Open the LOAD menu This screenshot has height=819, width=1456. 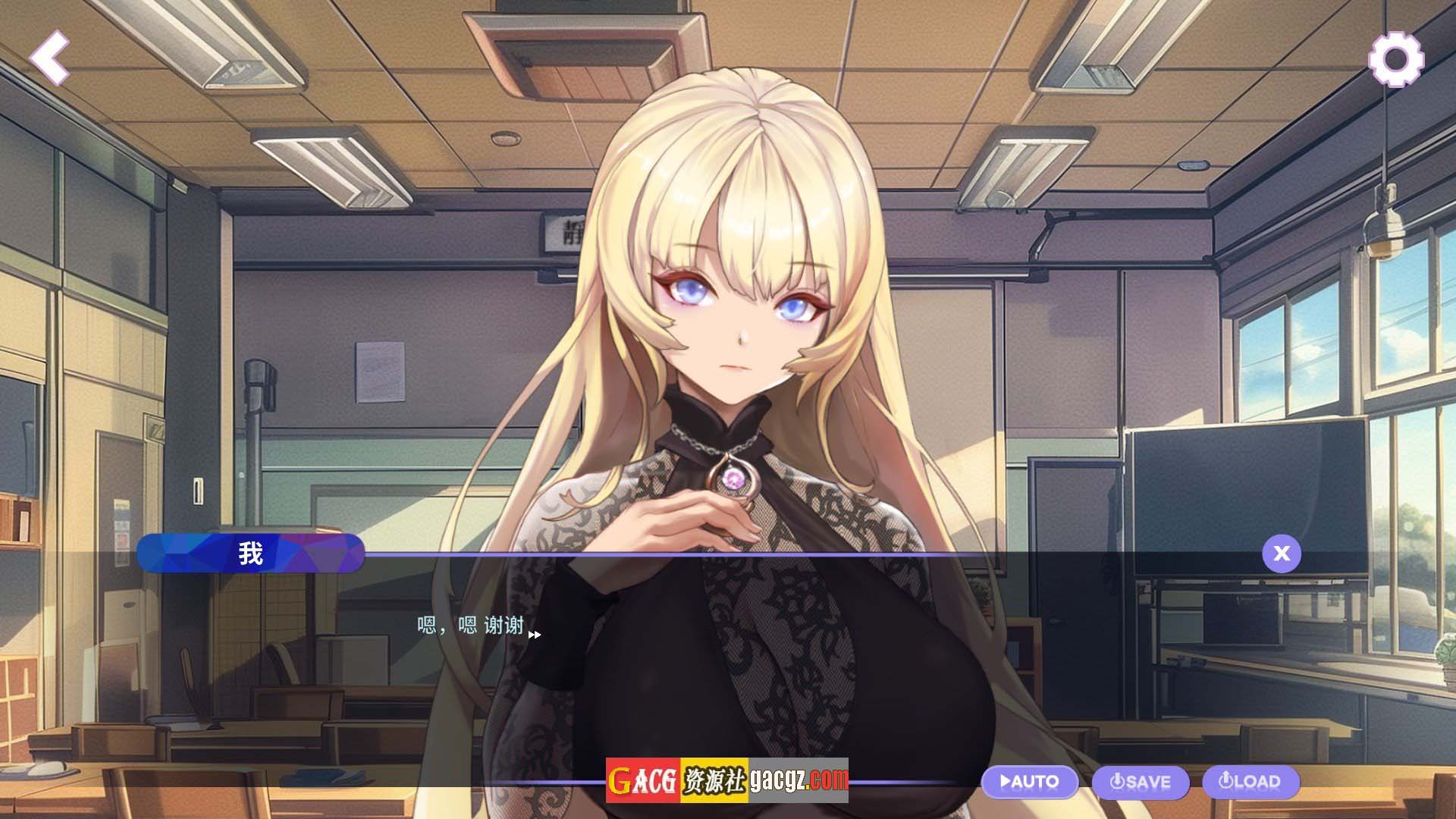tap(1251, 782)
